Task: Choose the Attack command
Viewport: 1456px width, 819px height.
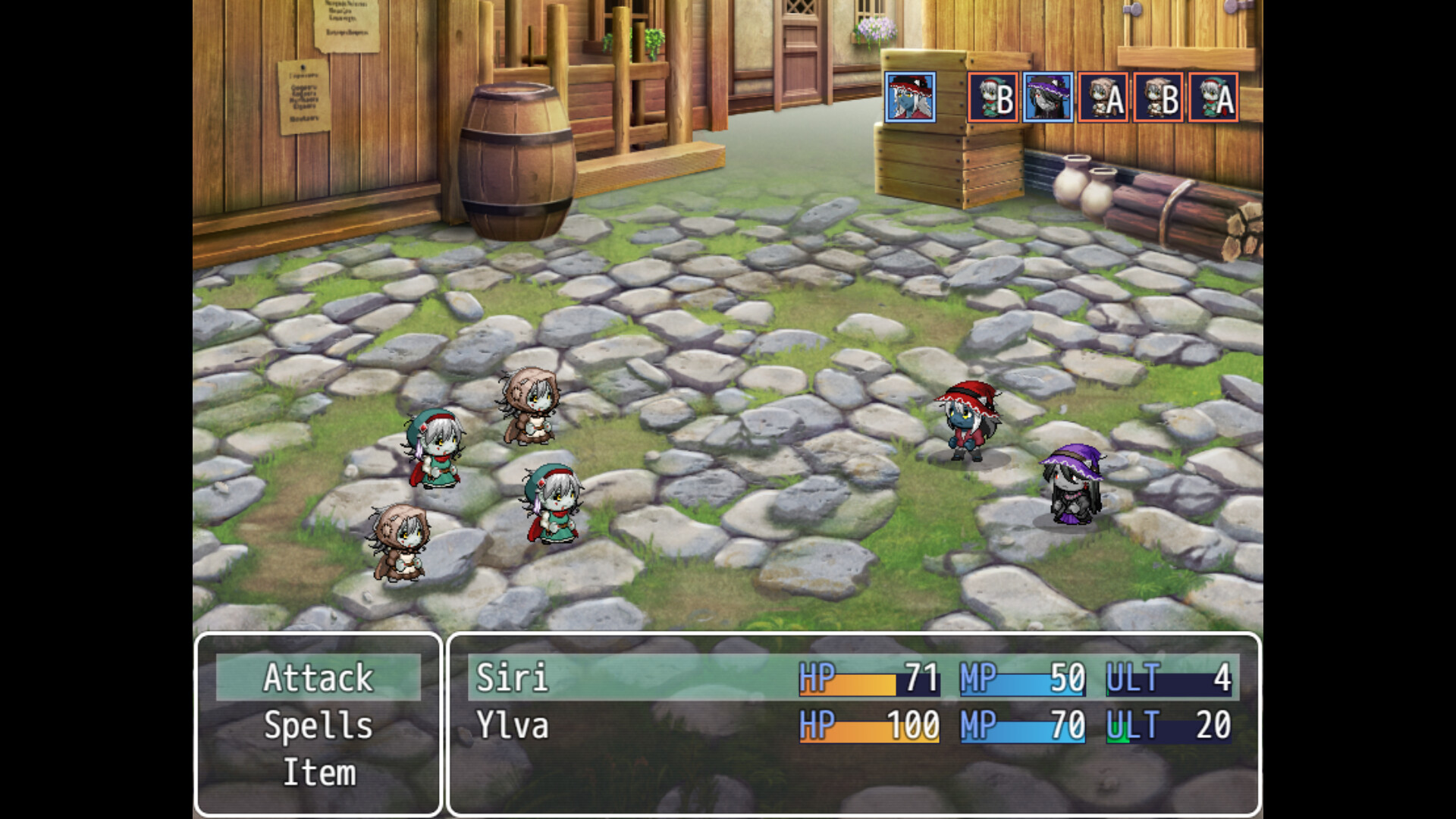Action: pyautogui.click(x=318, y=677)
